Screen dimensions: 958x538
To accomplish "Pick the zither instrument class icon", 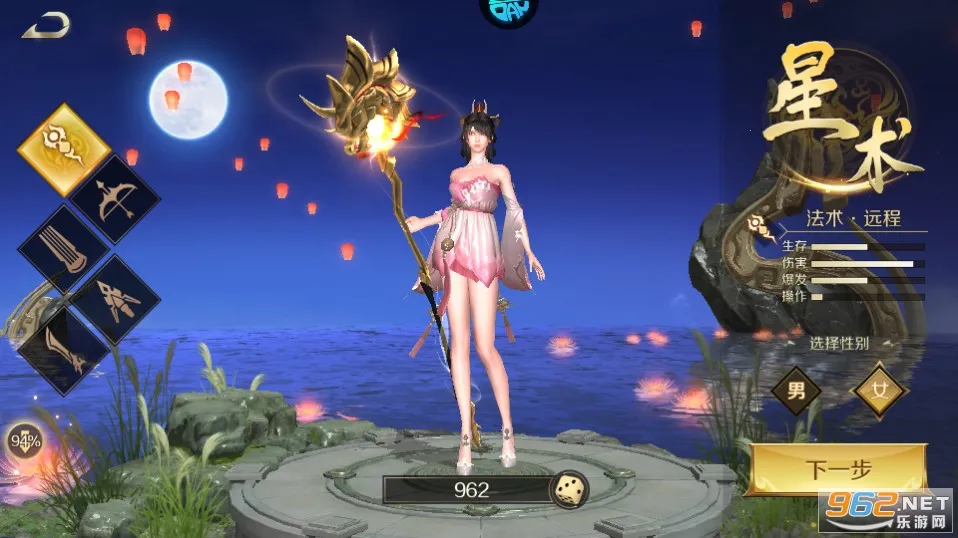I will point(64,249).
